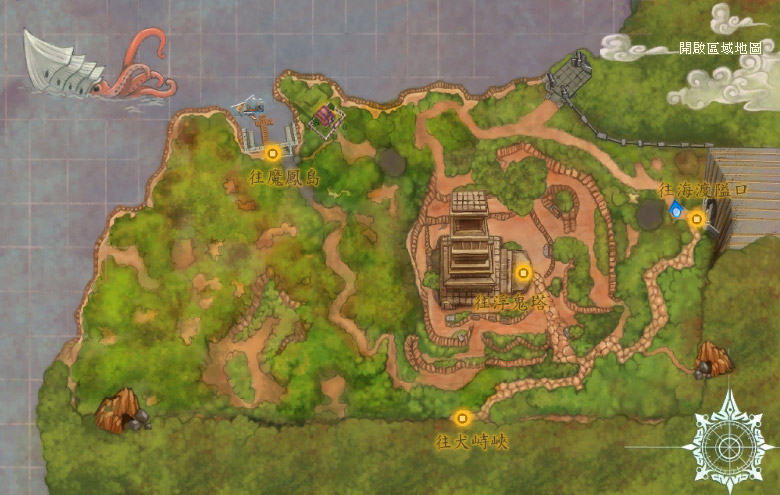This screenshot has height=495, width=780.
Task: Click the blue player position marker
Action: (x=677, y=209)
